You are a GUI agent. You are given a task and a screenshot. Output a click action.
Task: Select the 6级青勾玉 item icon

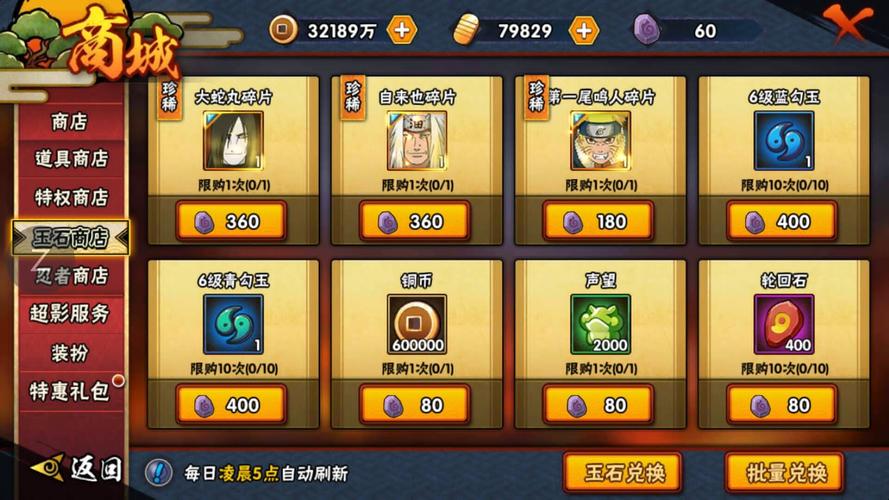pyautogui.click(x=233, y=324)
